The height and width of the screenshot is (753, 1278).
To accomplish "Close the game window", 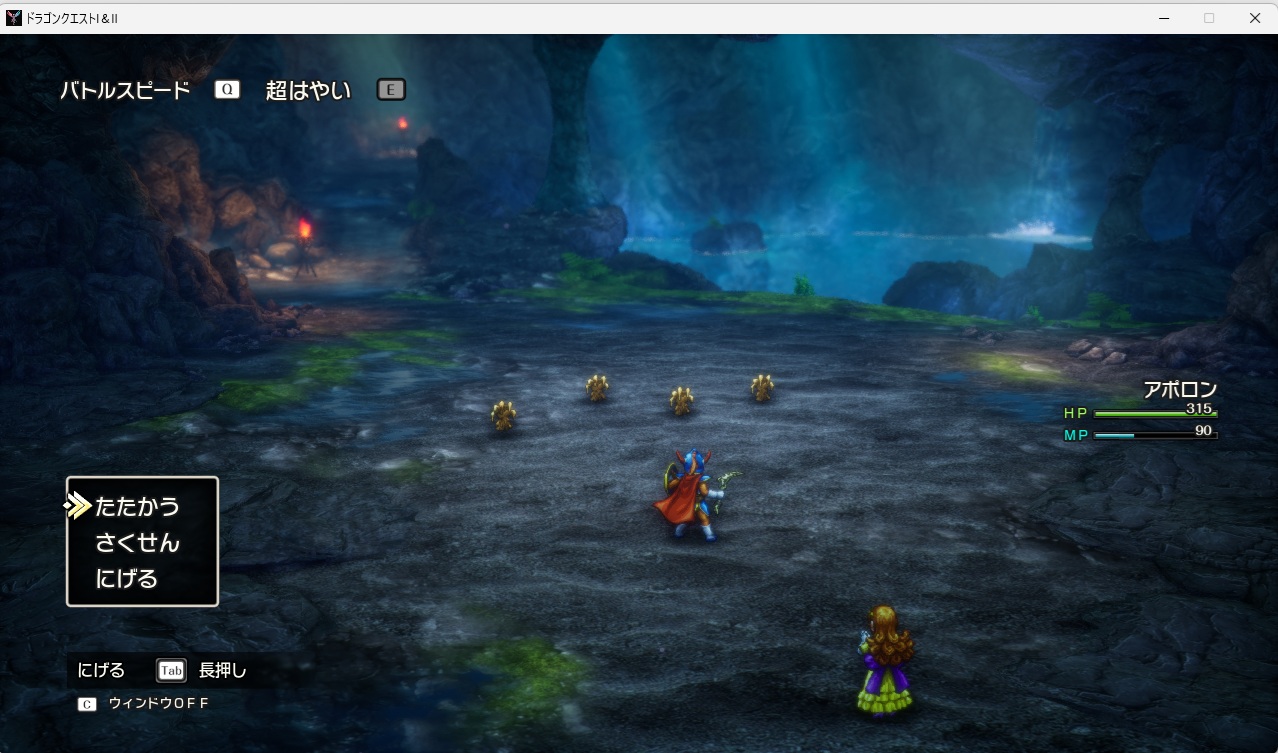I will pyautogui.click(x=1254, y=18).
